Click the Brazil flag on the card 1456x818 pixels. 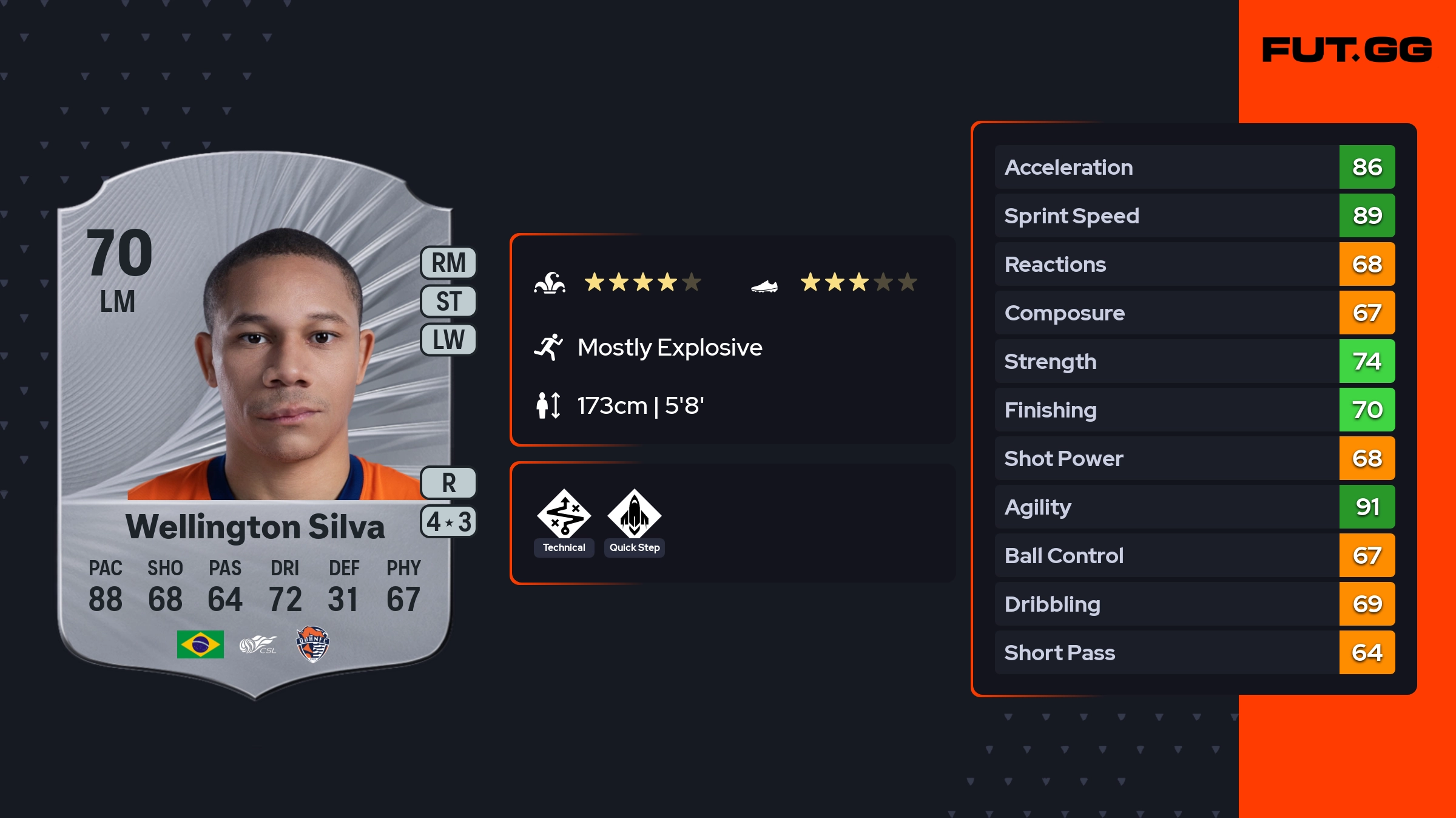pos(200,644)
